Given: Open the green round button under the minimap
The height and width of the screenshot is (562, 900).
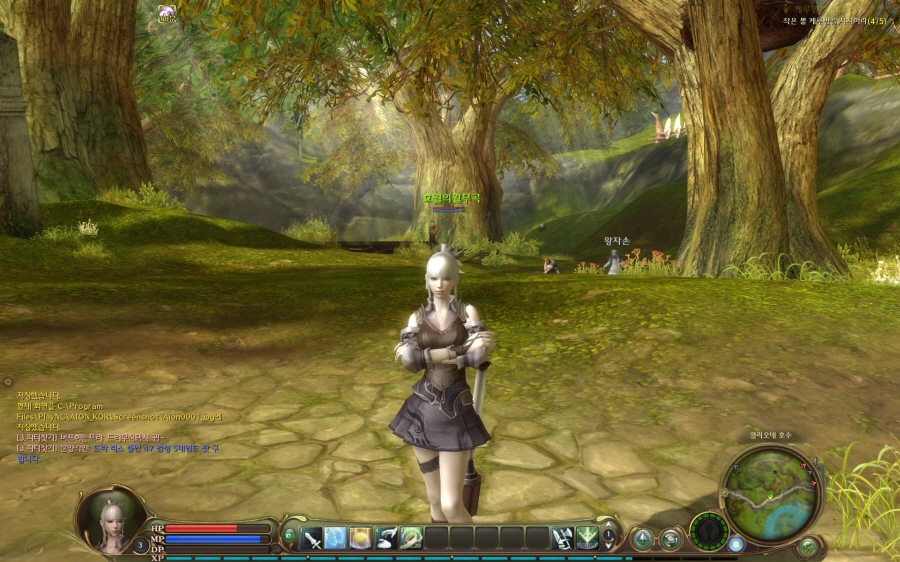Looking at the screenshot, I should (807, 546).
